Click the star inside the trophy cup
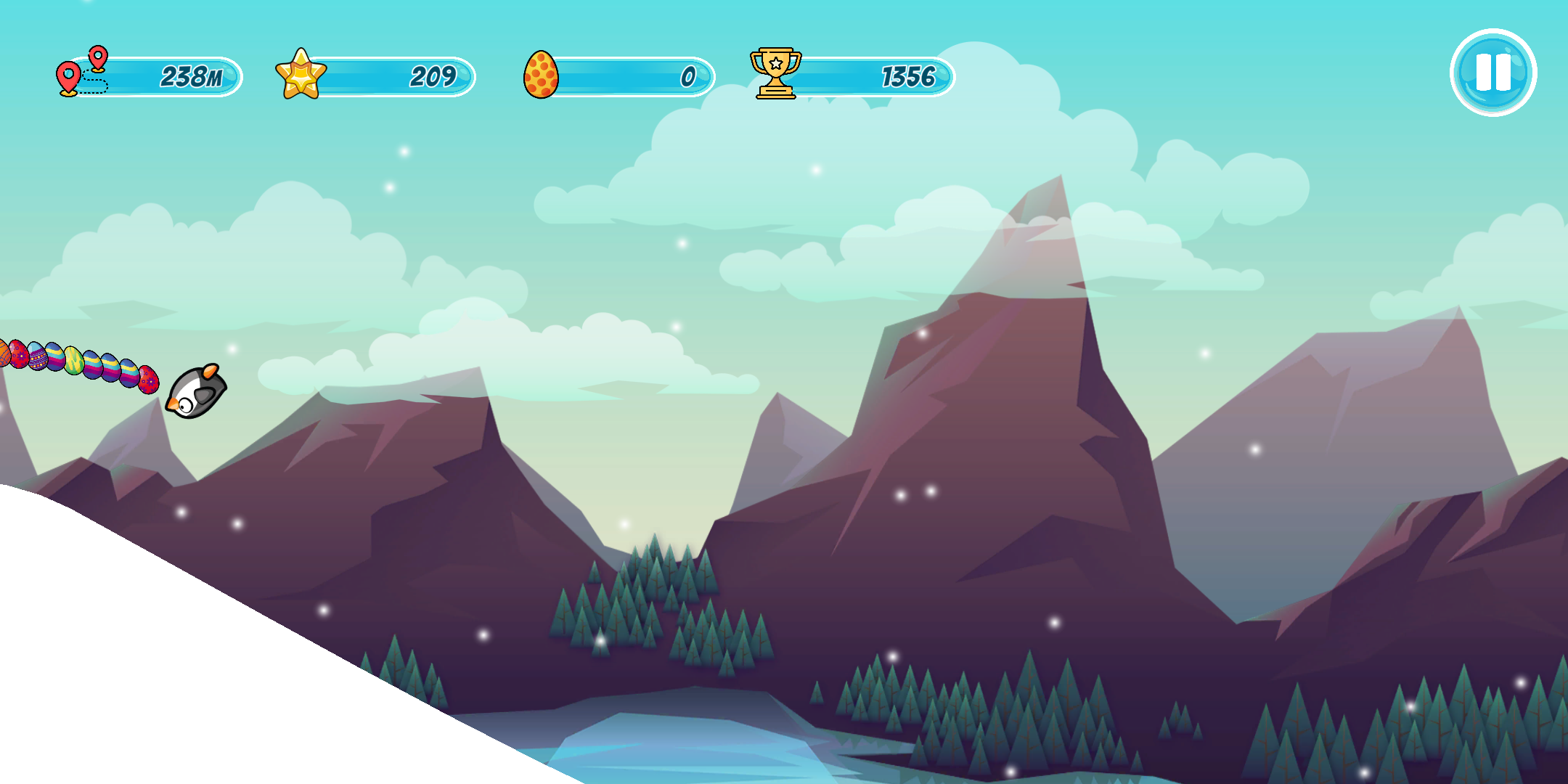Image resolution: width=1568 pixels, height=784 pixels. (x=776, y=64)
